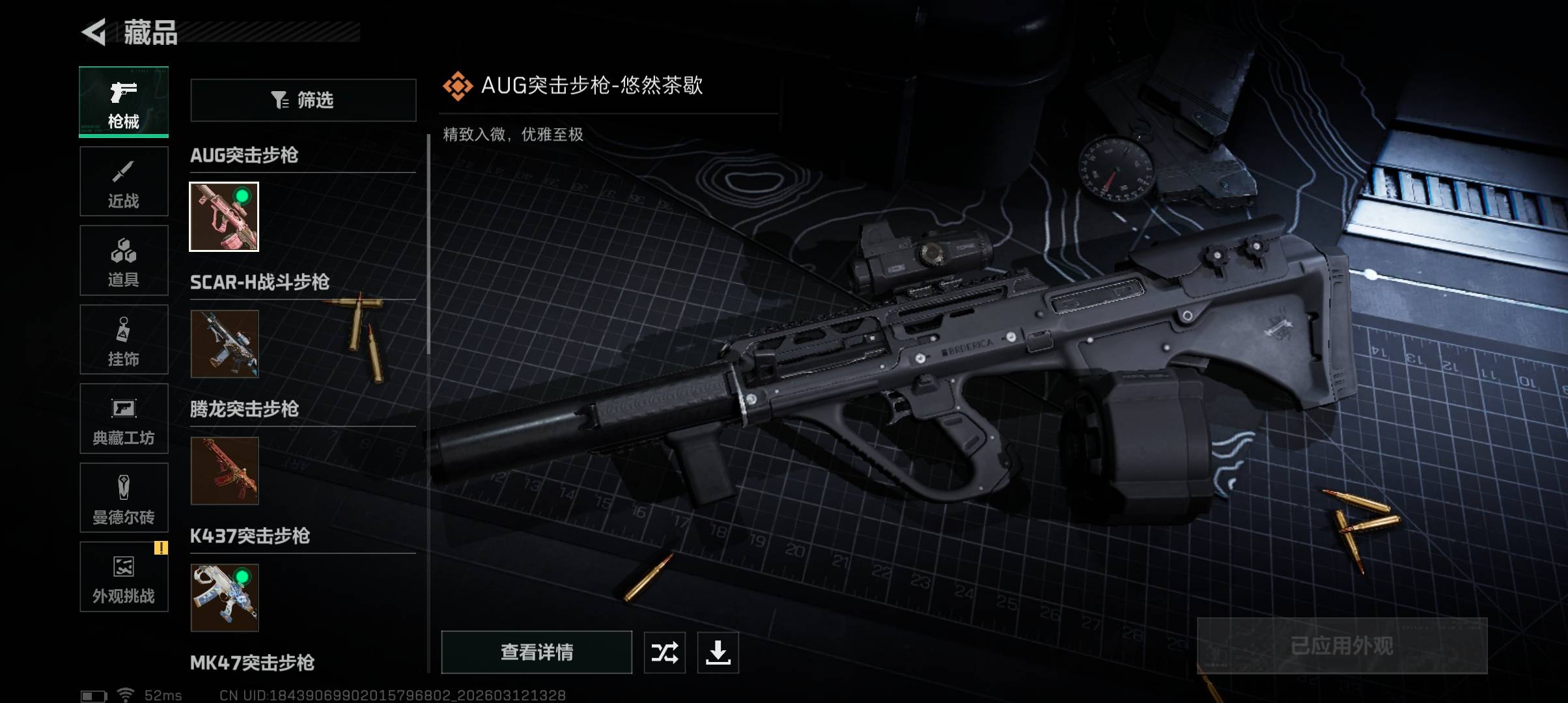This screenshot has height=703, width=1568.
Task: Select the pink AUG rifle skin thumbnail
Action: click(224, 217)
